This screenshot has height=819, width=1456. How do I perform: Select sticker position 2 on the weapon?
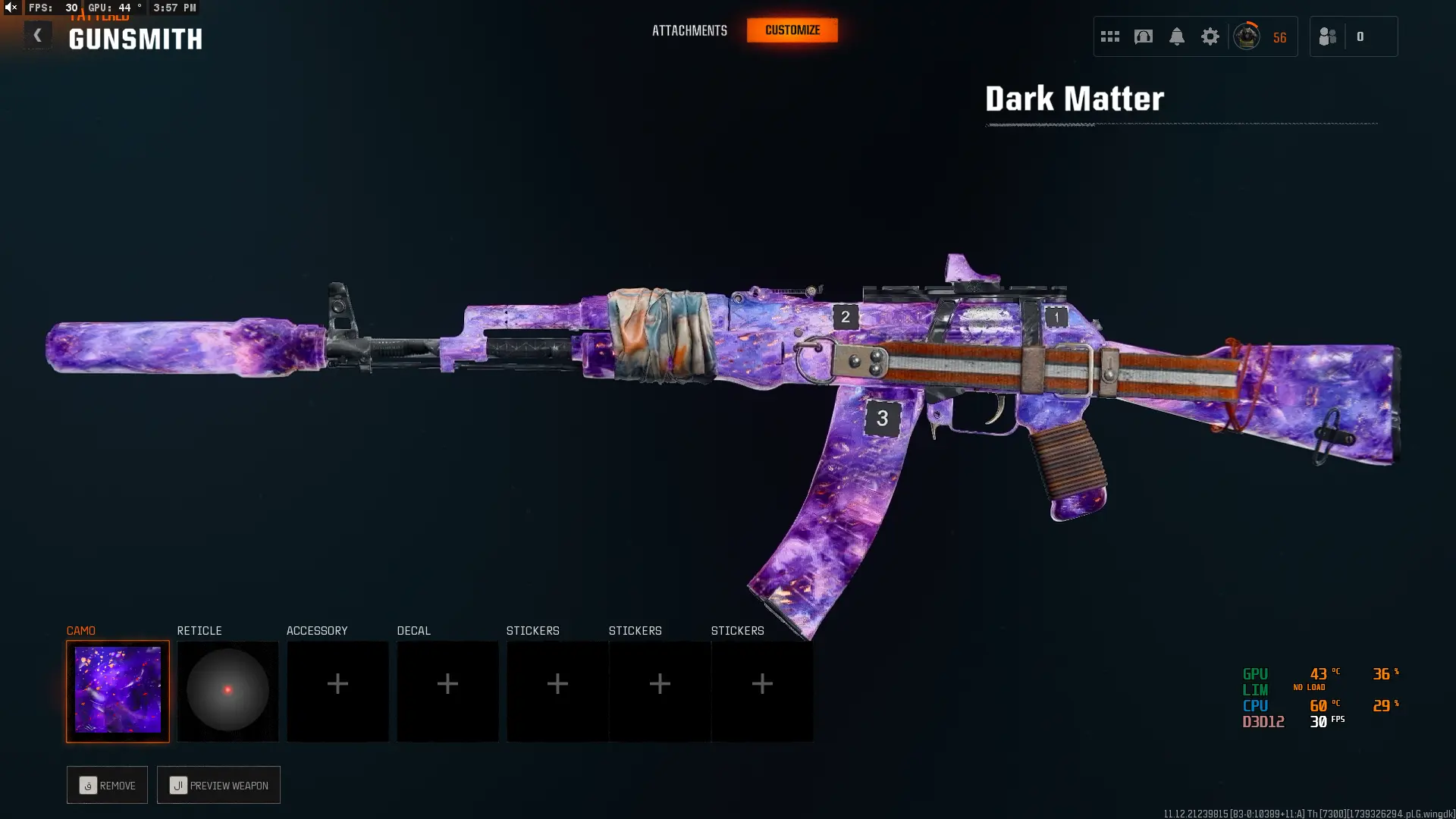pos(846,317)
